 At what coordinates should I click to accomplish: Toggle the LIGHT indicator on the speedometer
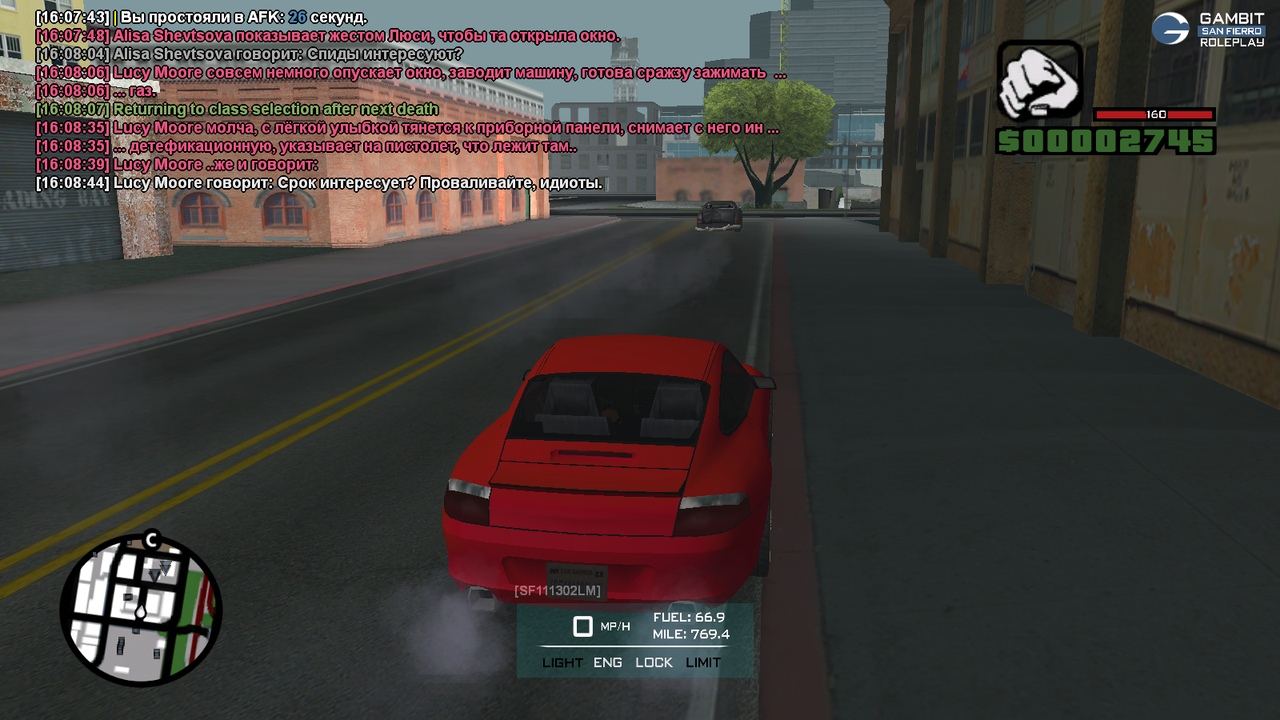[562, 663]
